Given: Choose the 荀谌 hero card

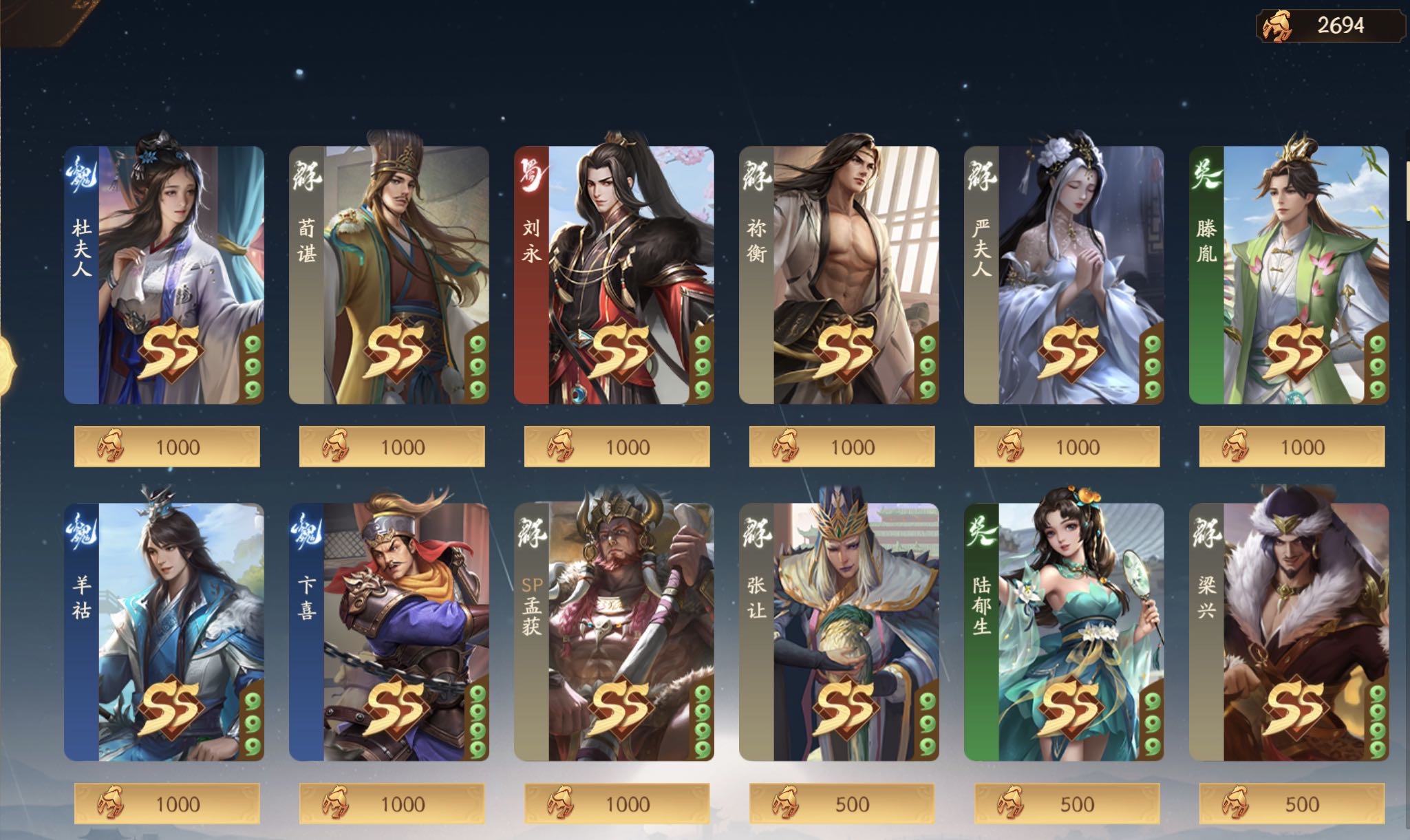Looking at the screenshot, I should pos(389,274).
